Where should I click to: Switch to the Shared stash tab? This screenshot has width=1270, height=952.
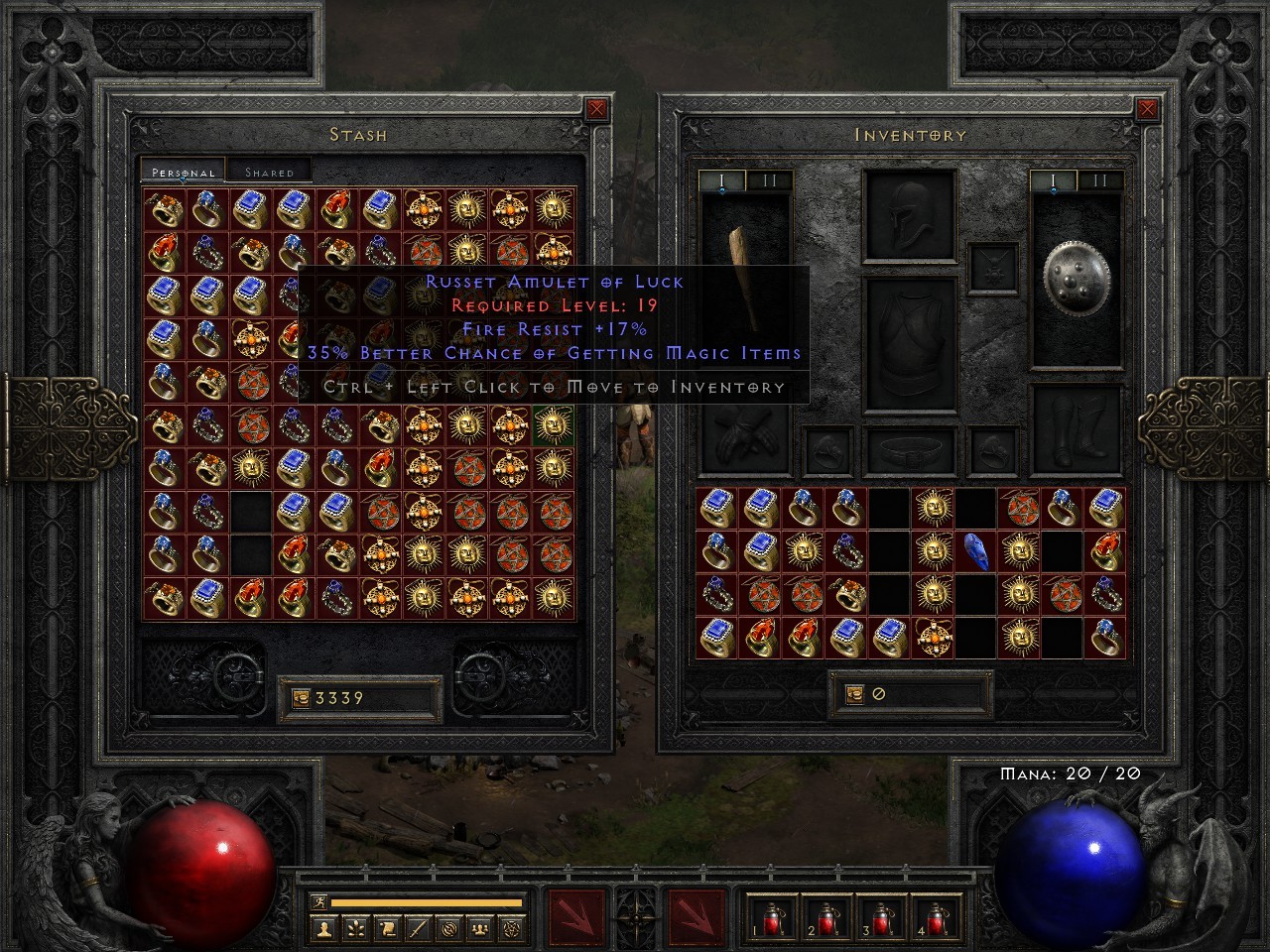268,171
